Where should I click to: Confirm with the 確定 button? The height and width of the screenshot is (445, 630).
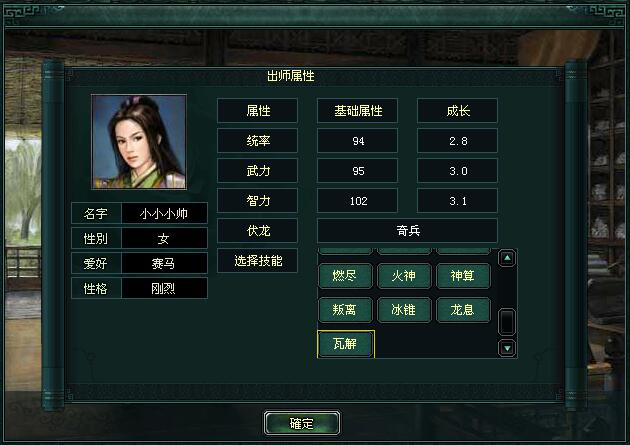(302, 423)
